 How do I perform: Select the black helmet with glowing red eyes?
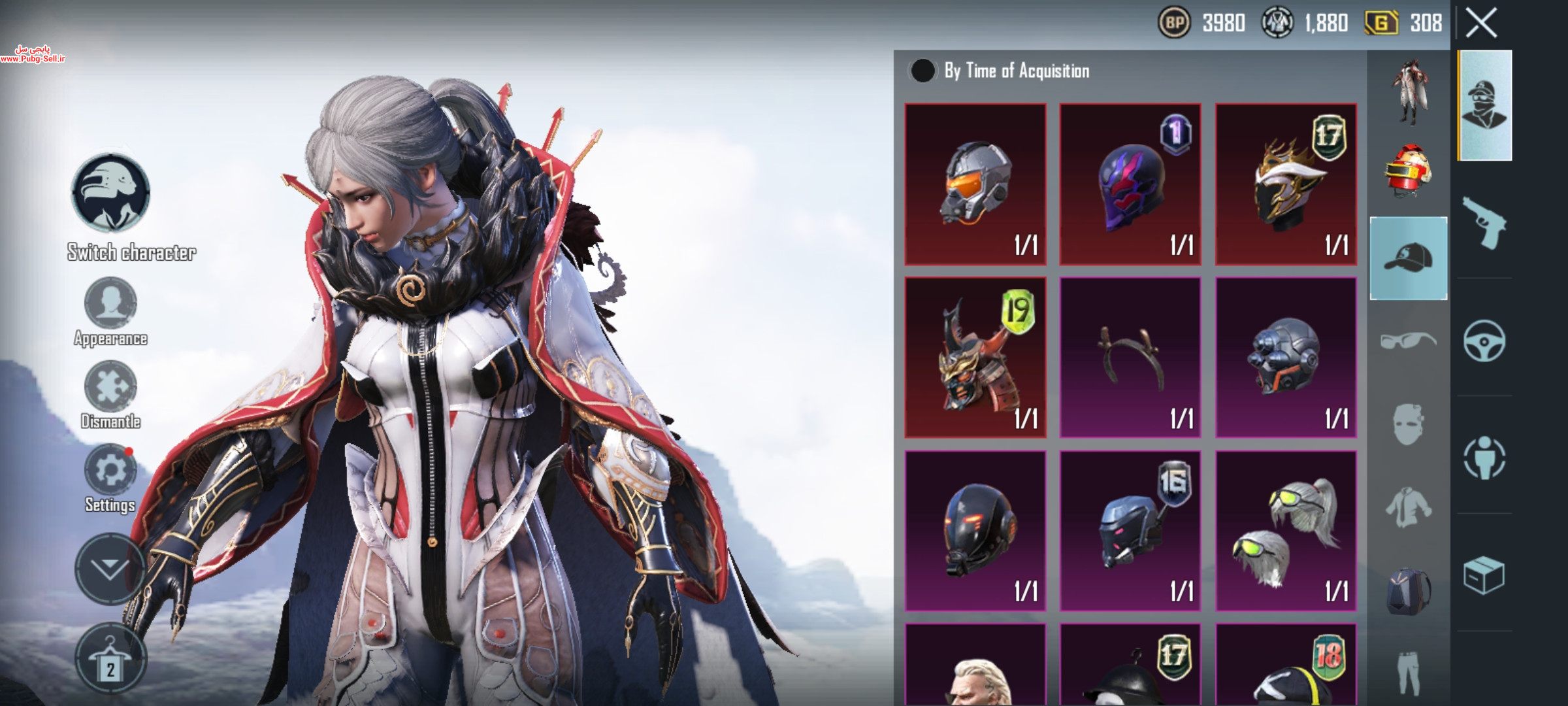pyautogui.click(x=975, y=531)
